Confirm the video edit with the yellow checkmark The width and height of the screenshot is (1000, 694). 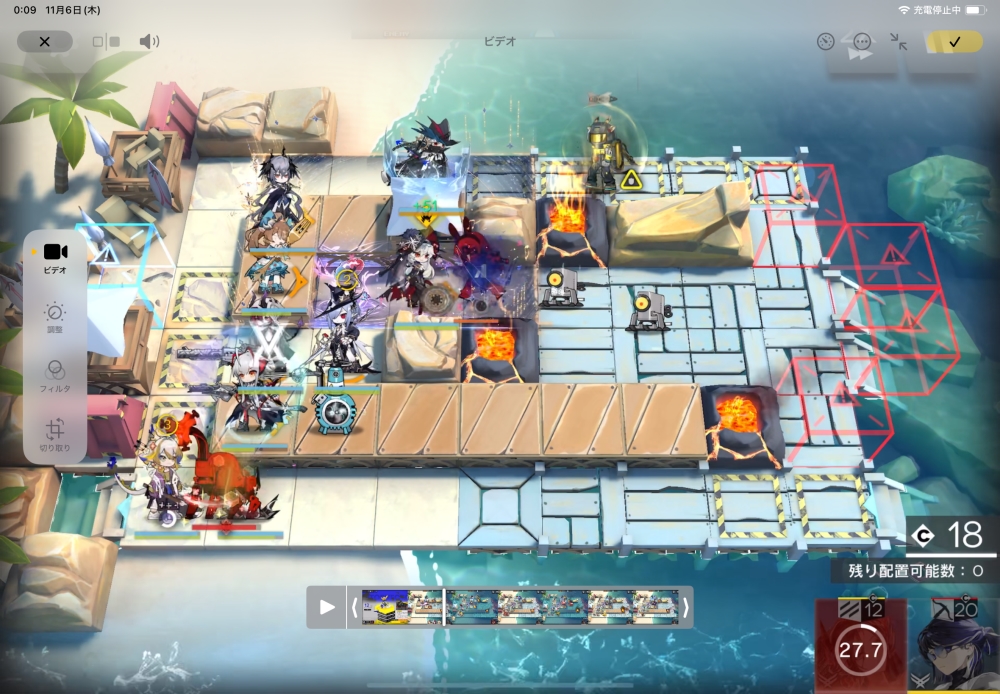(x=954, y=42)
